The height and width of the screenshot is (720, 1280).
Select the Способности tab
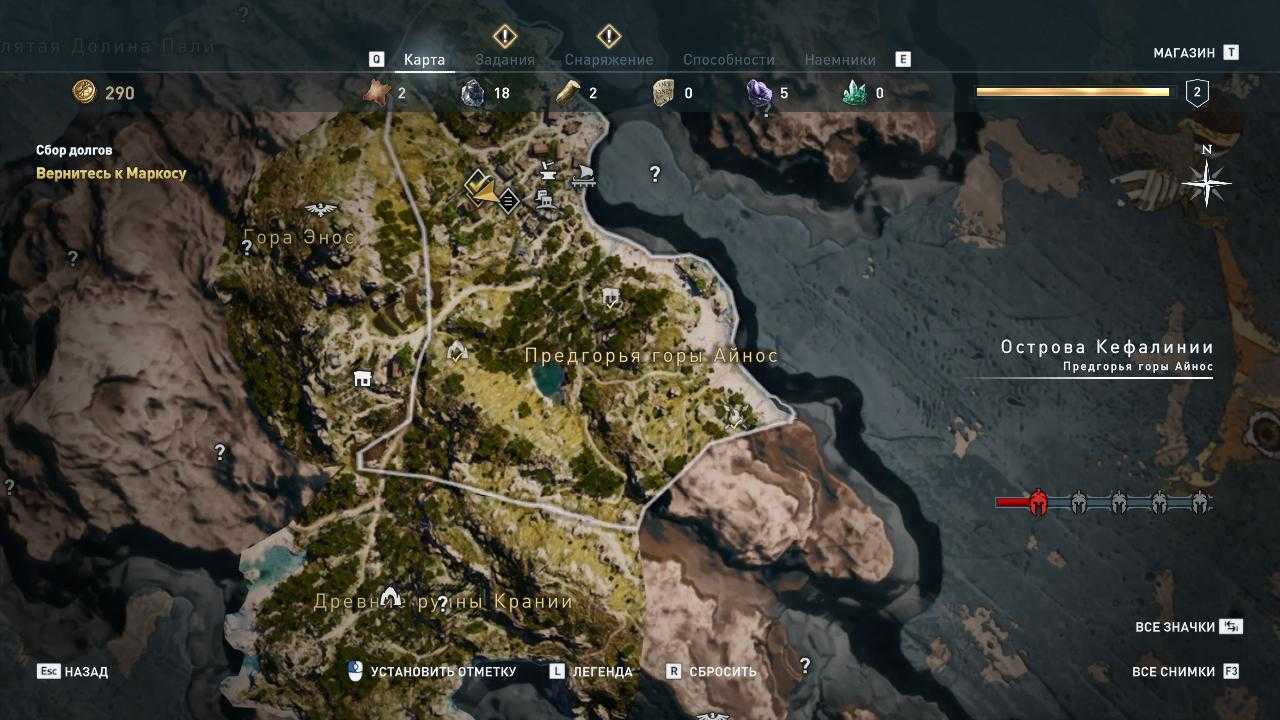[x=729, y=59]
